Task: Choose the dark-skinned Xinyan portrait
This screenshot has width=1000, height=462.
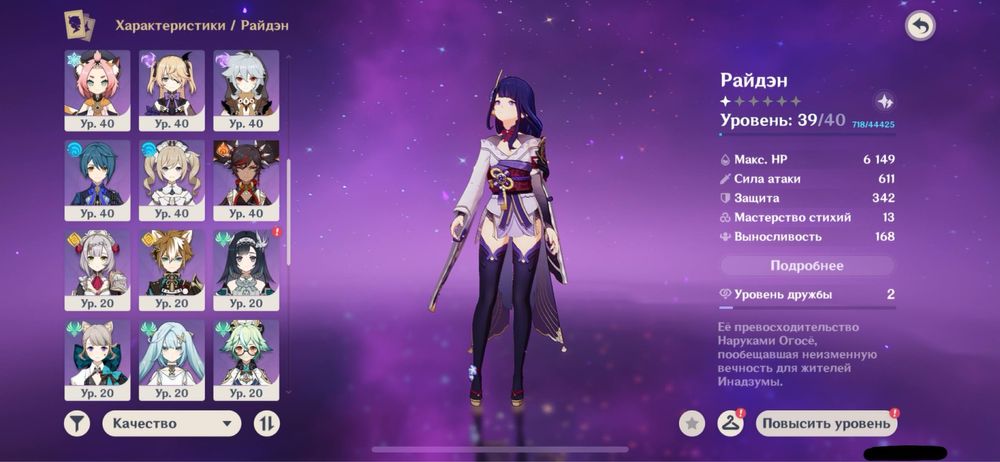Action: 245,179
